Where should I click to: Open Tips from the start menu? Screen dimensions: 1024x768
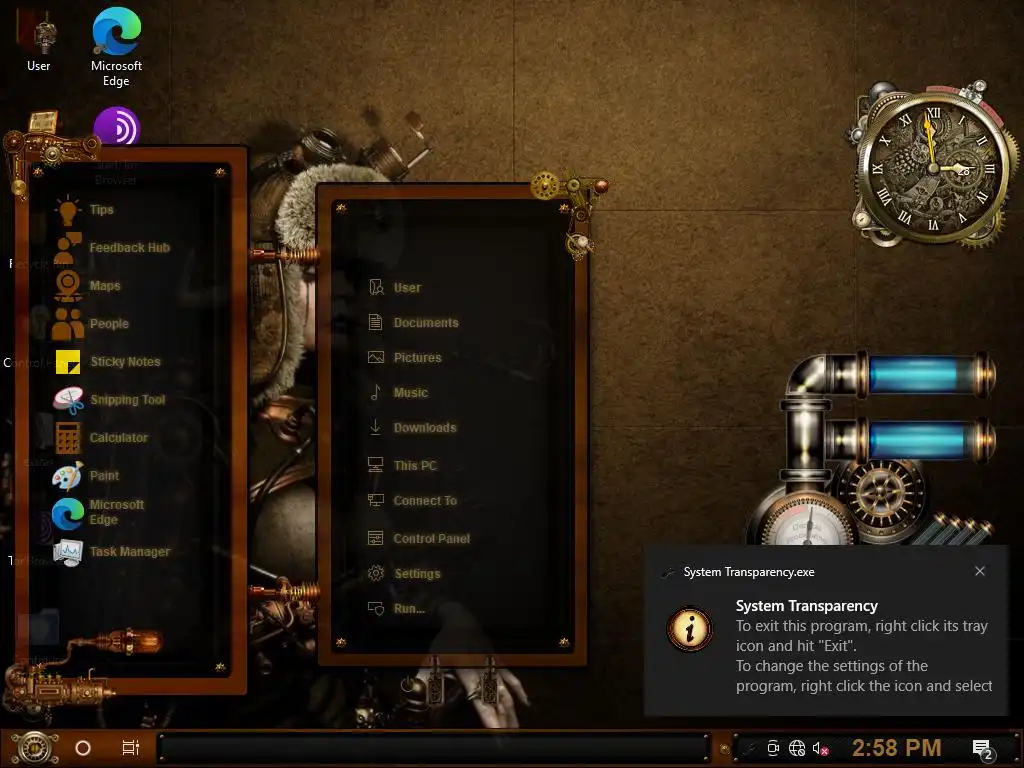tap(101, 210)
